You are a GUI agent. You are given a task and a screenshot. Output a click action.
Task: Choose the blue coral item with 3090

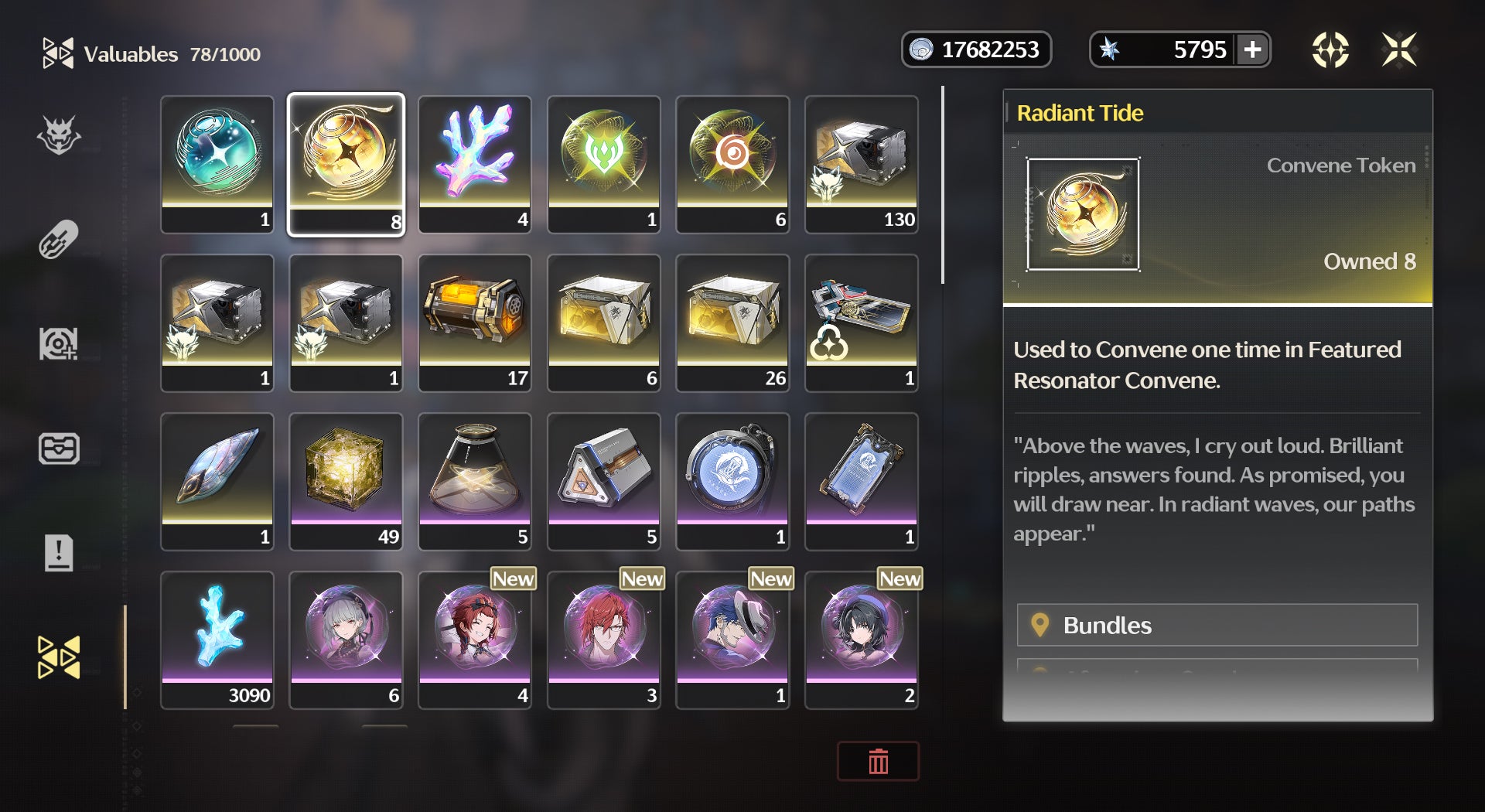coord(217,640)
